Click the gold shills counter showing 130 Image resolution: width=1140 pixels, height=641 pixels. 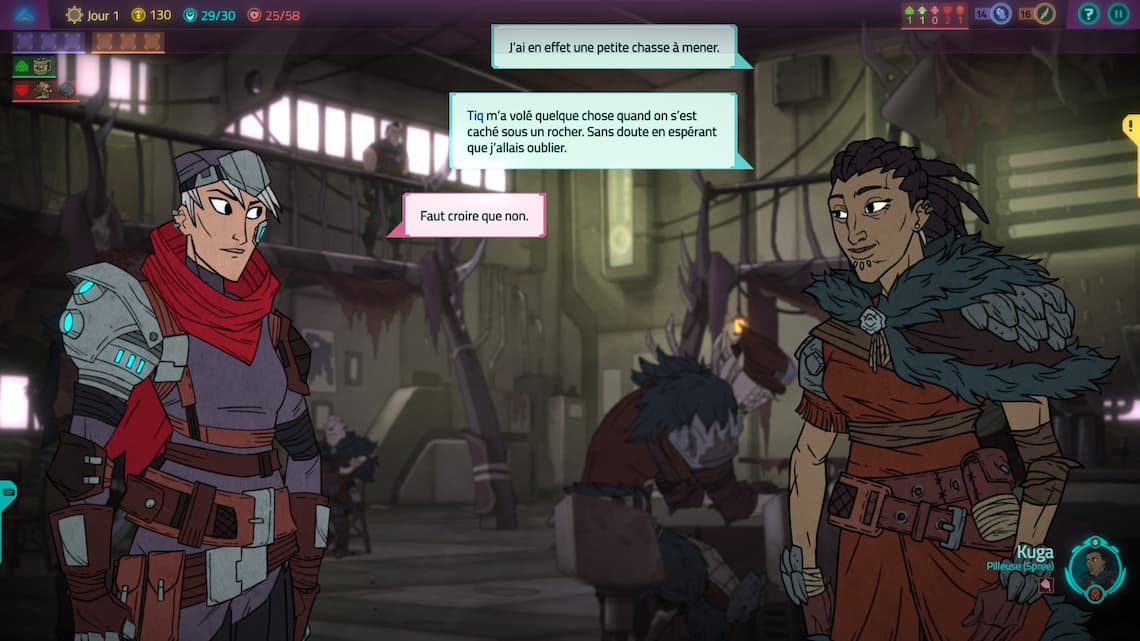[152, 15]
